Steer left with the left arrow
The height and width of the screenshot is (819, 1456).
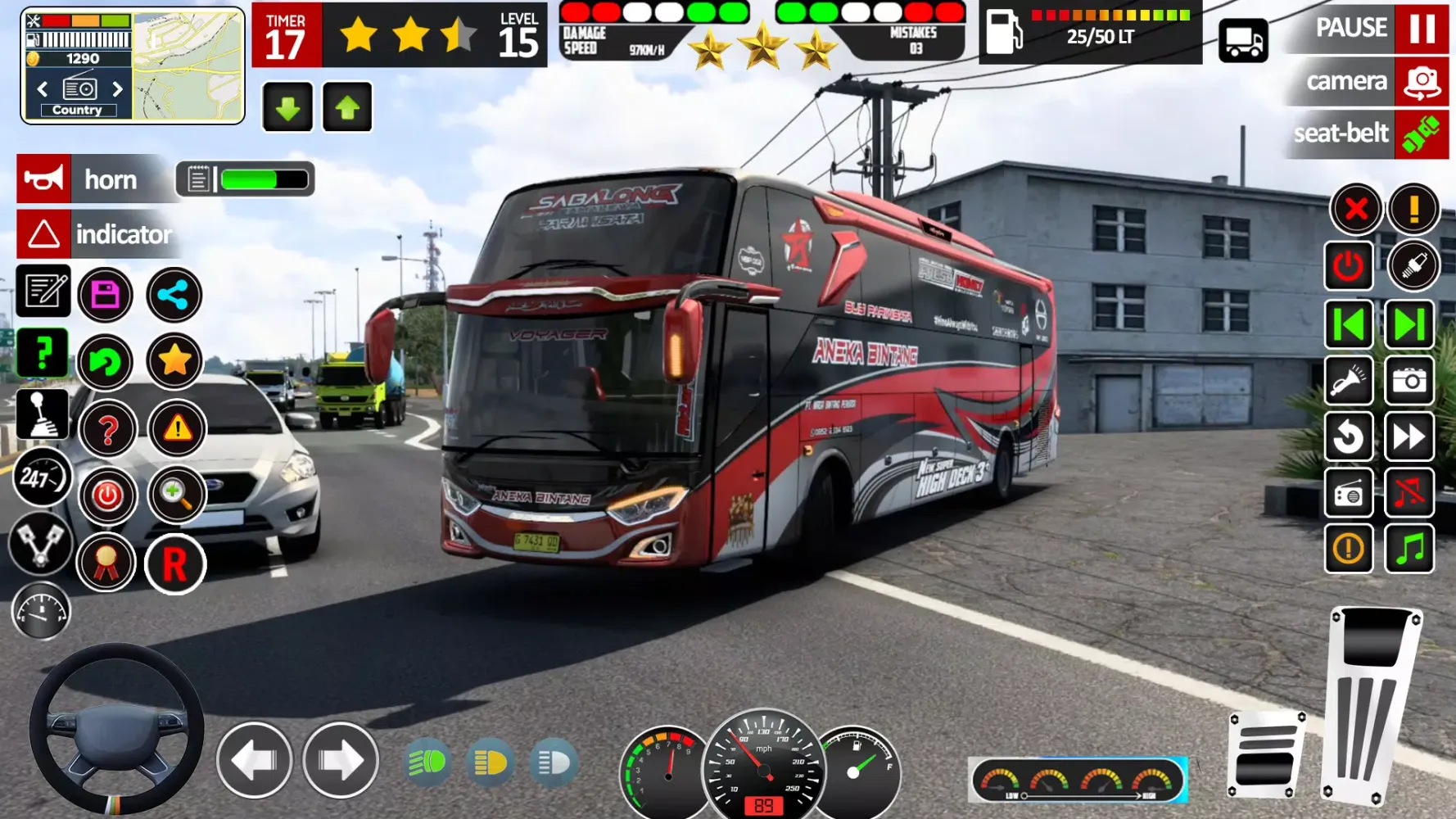point(255,761)
